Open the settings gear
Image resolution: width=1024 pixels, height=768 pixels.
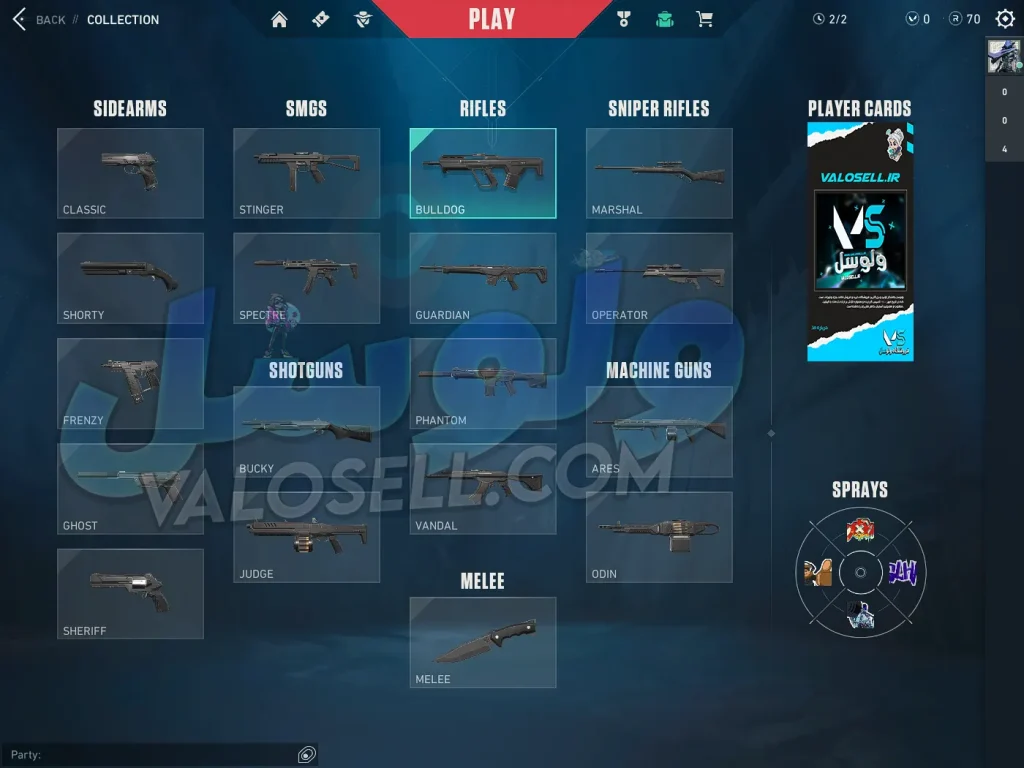point(1005,19)
